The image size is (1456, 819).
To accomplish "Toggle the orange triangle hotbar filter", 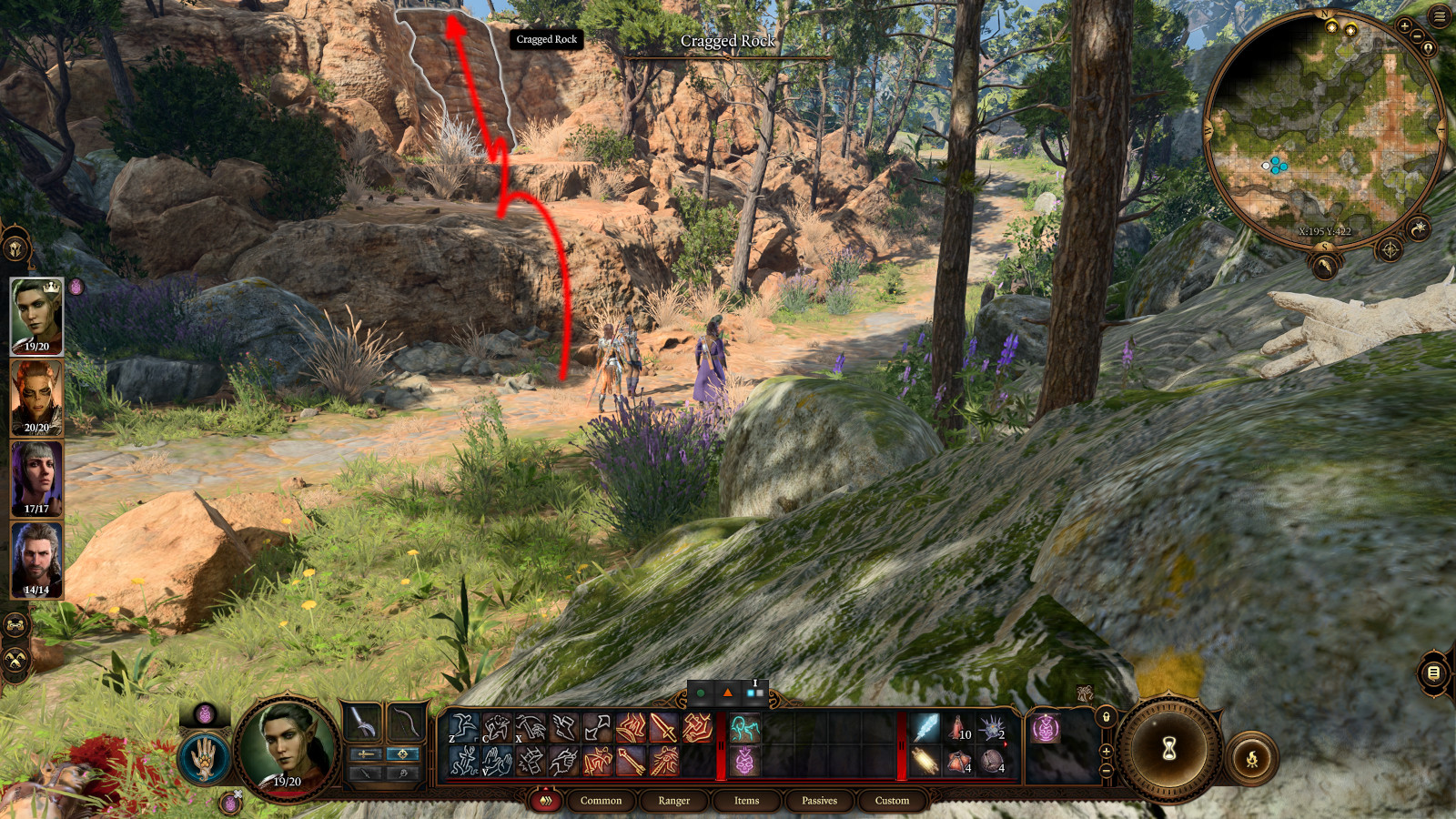I will coord(728,693).
